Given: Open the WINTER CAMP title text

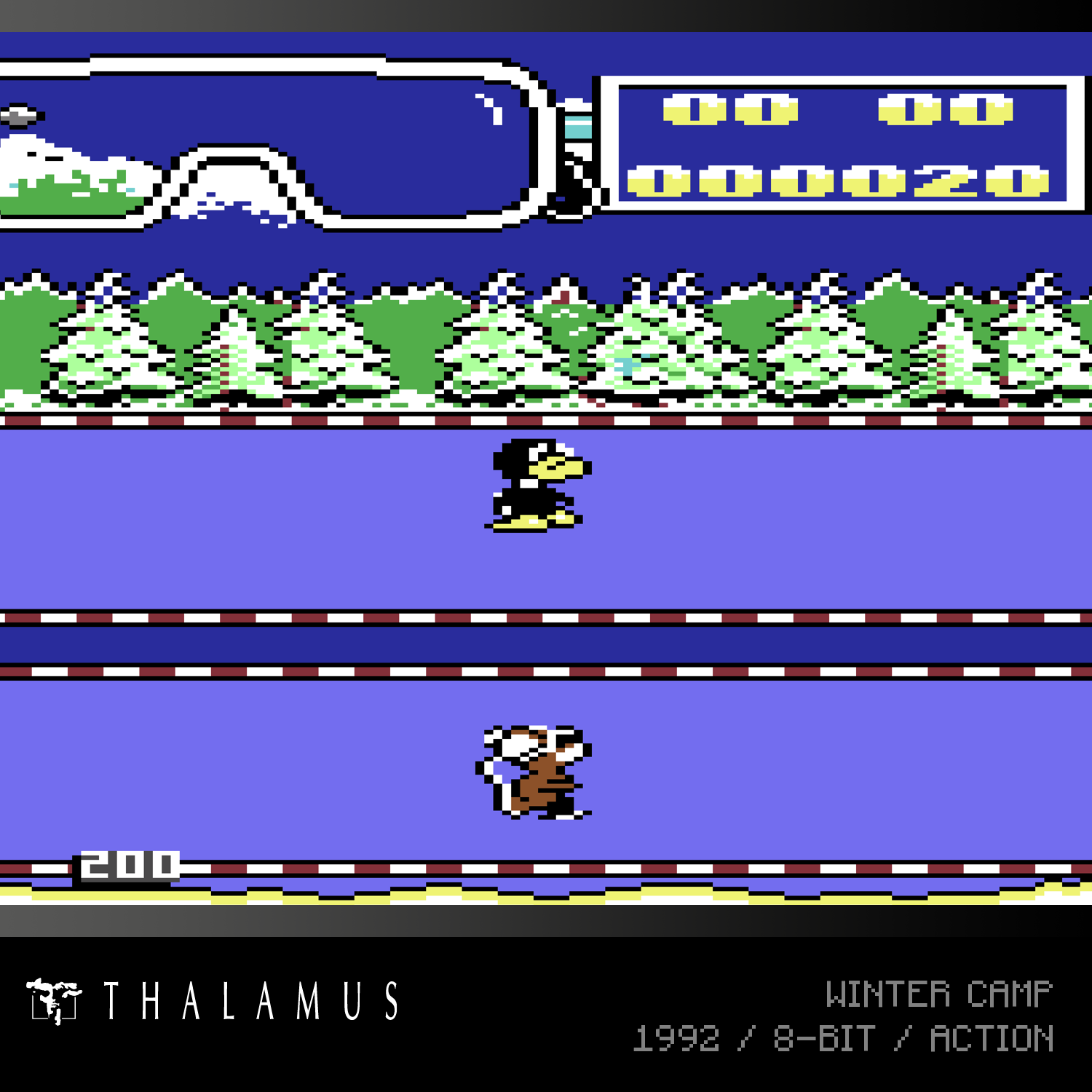Looking at the screenshot, I should pyautogui.click(x=939, y=994).
